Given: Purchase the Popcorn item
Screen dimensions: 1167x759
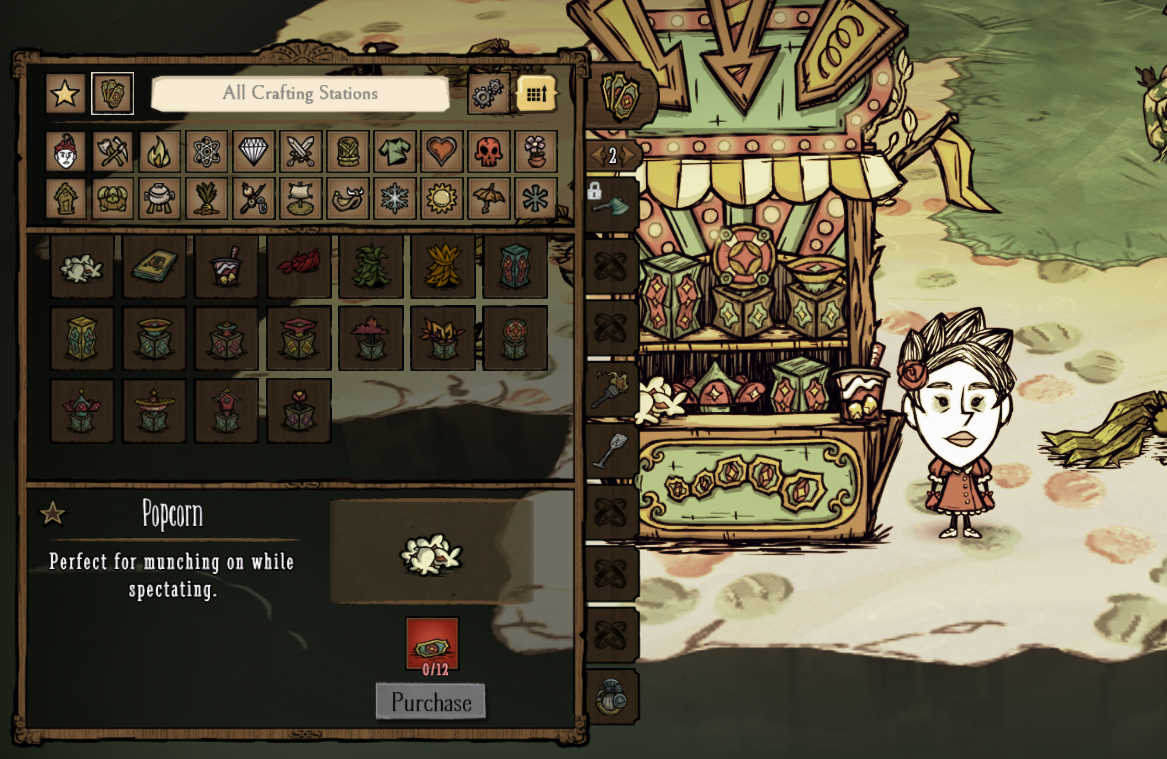Looking at the screenshot, I should [x=431, y=702].
